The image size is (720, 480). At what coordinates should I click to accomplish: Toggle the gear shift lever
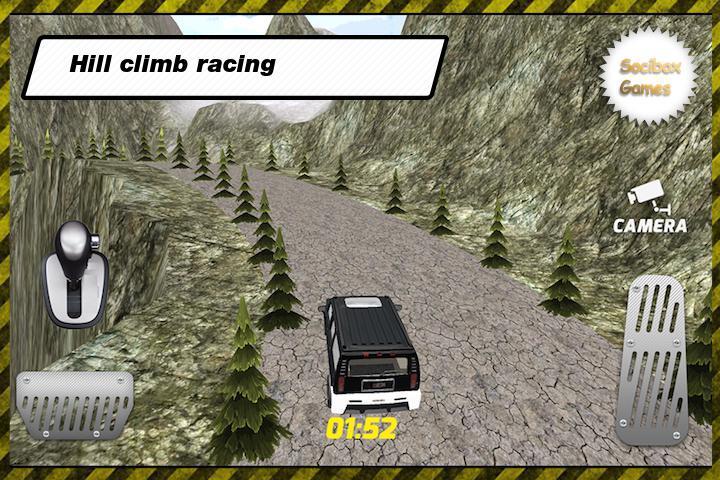pyautogui.click(x=72, y=273)
